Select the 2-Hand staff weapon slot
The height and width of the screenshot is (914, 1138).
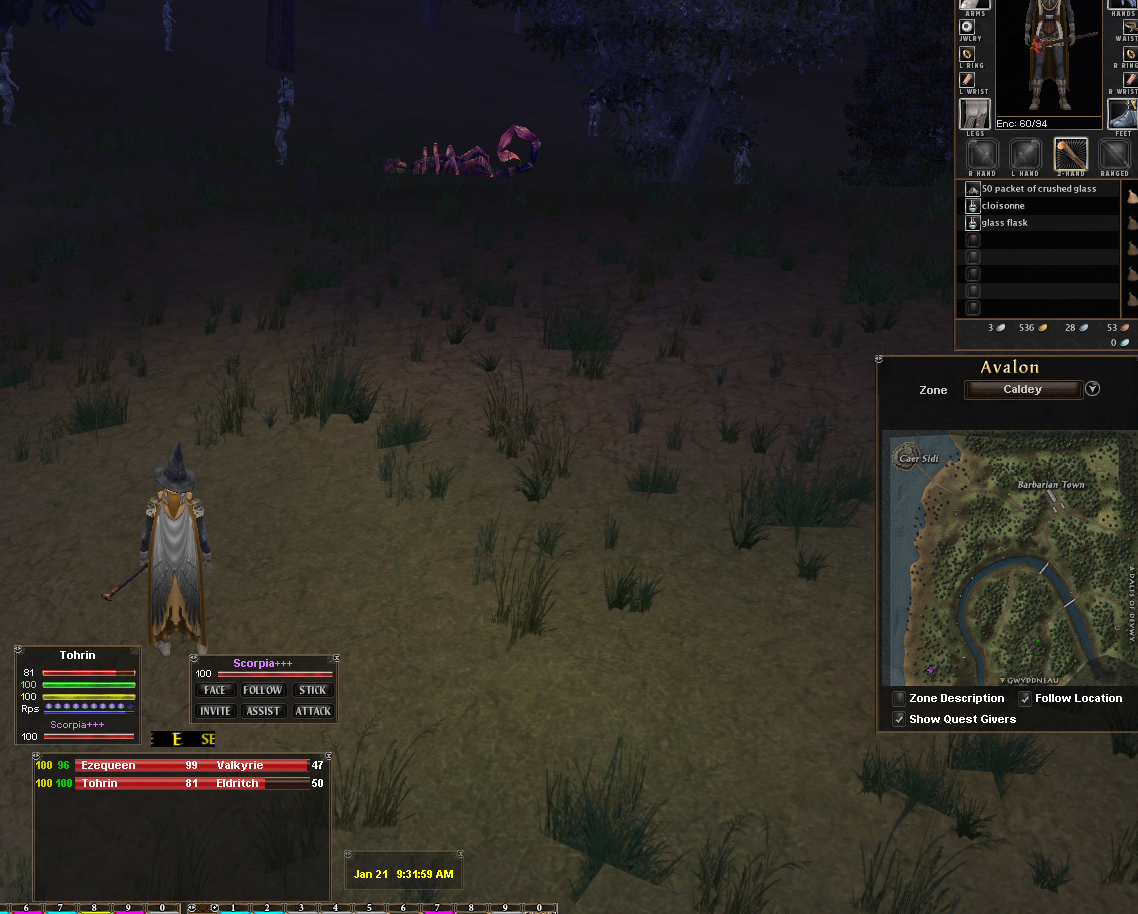point(1071,155)
